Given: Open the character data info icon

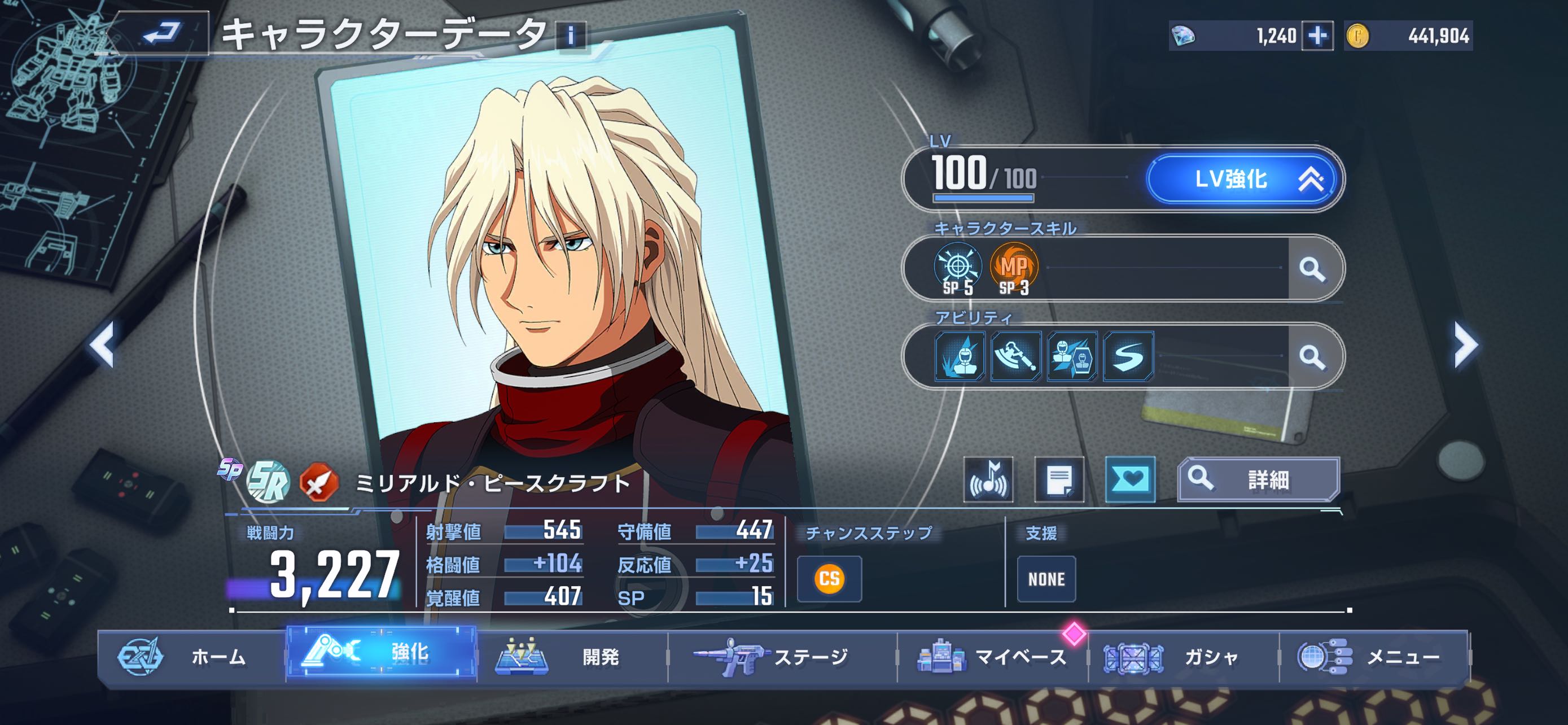Looking at the screenshot, I should click(570, 36).
